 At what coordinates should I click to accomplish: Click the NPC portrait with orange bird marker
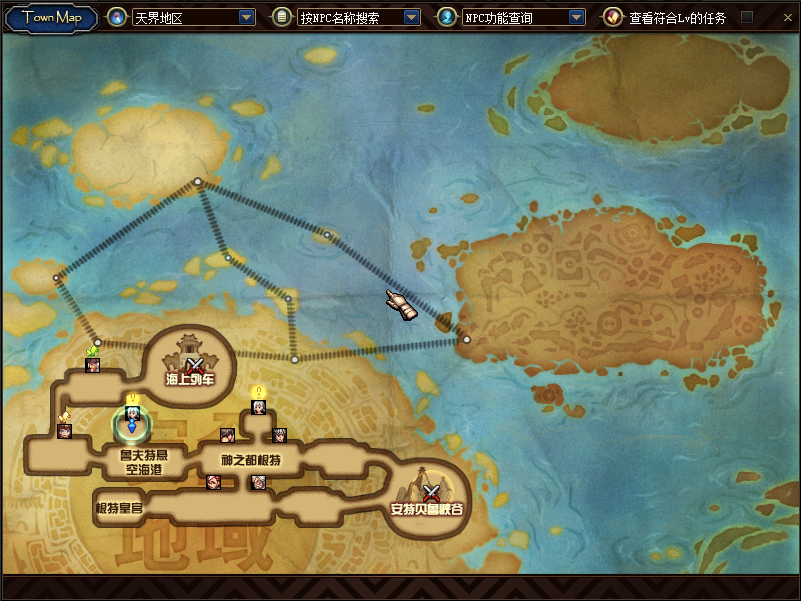65,431
